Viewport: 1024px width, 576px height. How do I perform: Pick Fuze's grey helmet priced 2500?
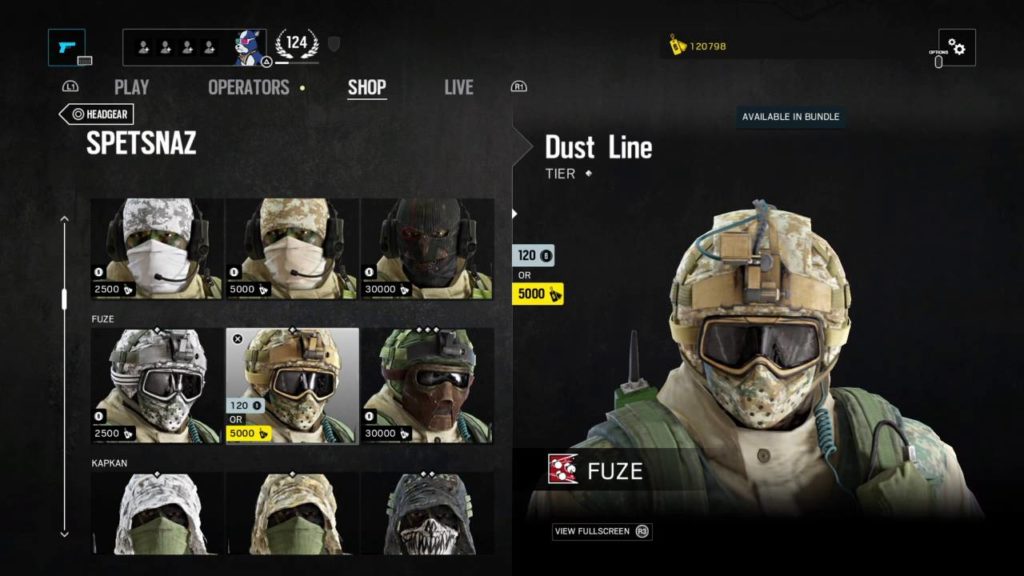157,385
